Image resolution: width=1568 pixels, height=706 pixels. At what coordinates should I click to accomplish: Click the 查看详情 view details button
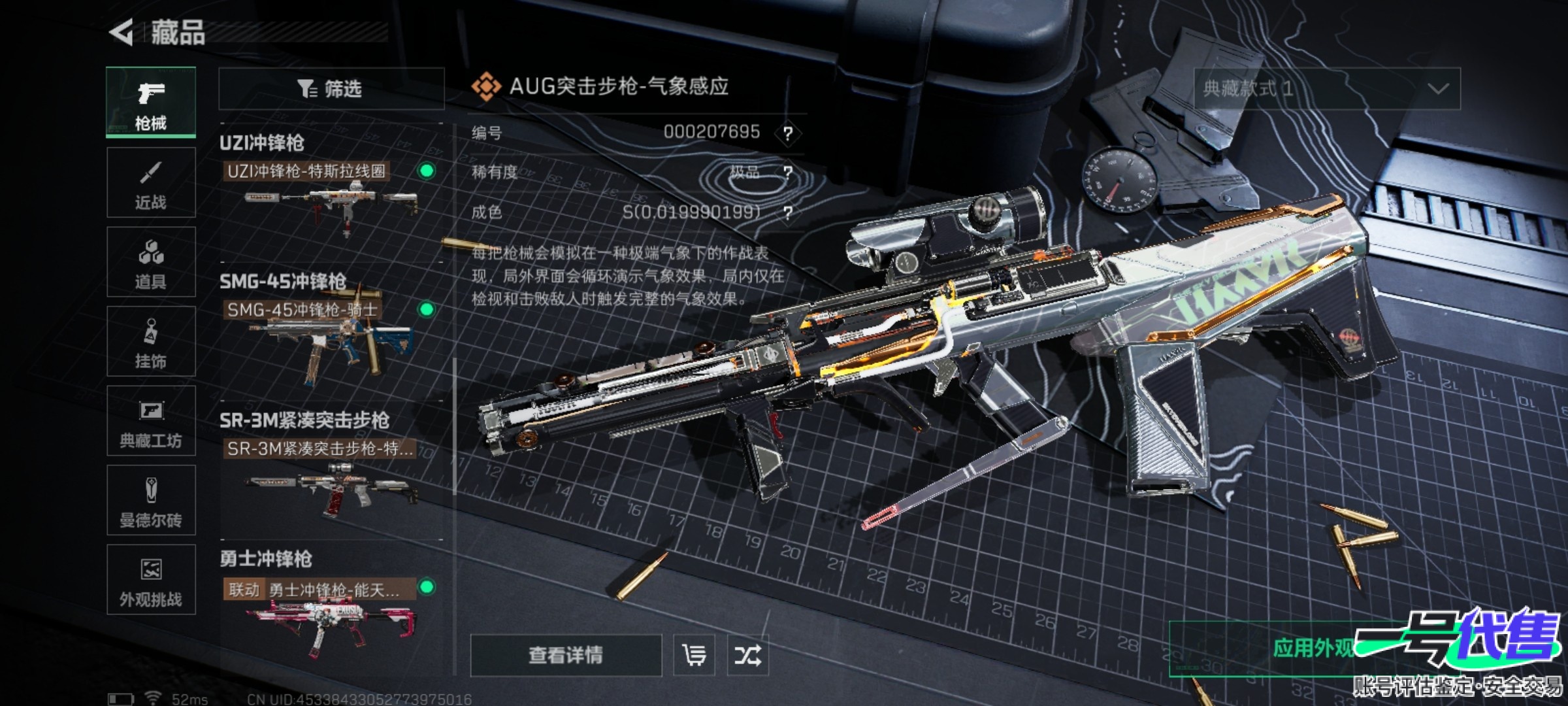[566, 655]
